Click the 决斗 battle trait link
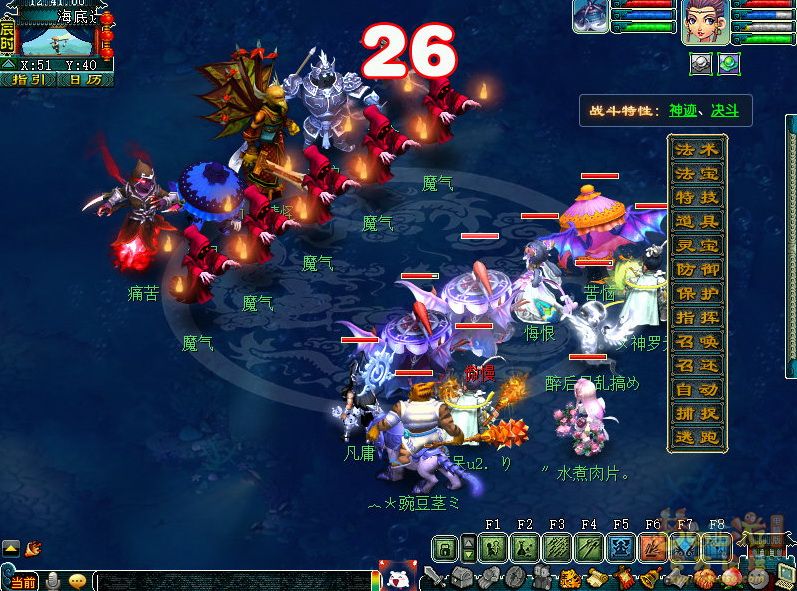Image resolution: width=797 pixels, height=591 pixels. point(725,111)
